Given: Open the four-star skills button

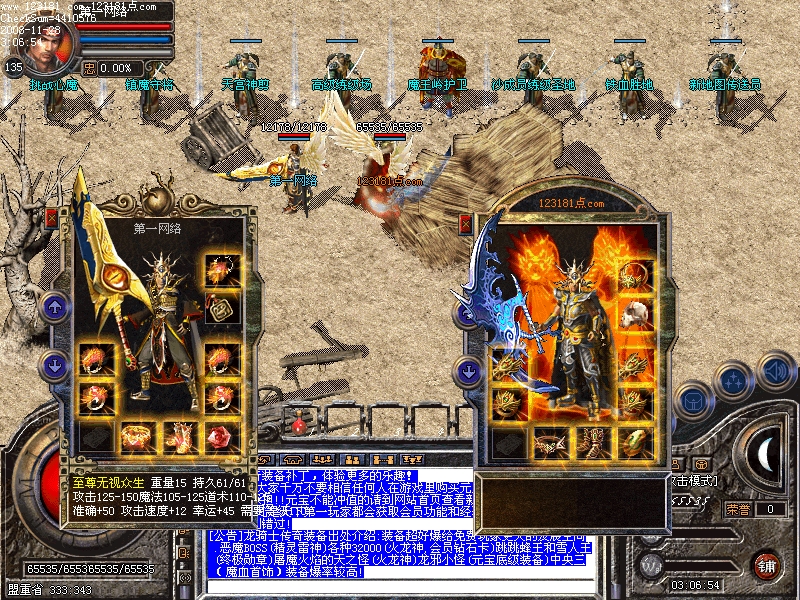Looking at the screenshot, I should 735,380.
